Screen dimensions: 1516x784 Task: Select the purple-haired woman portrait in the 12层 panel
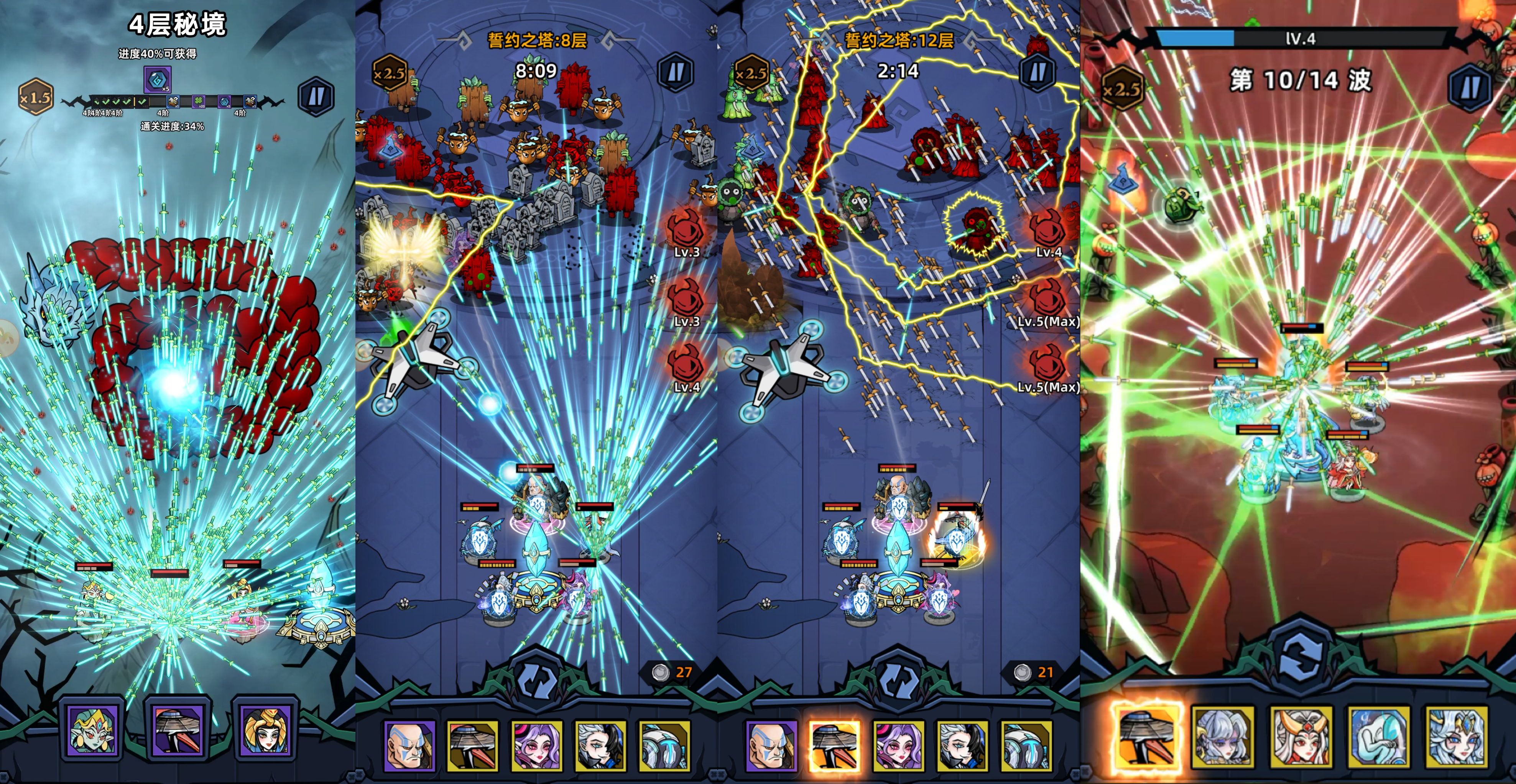[x=899, y=745]
